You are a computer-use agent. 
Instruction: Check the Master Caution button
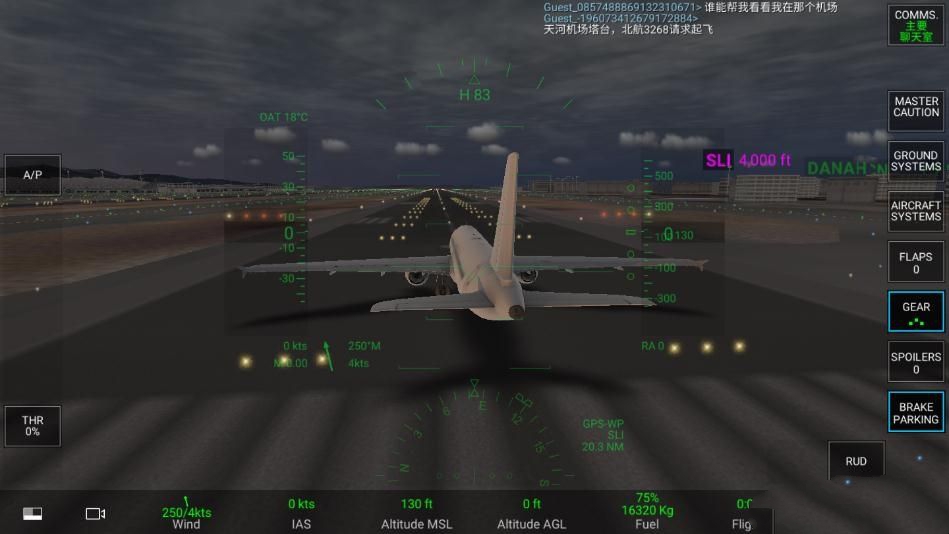(916, 107)
